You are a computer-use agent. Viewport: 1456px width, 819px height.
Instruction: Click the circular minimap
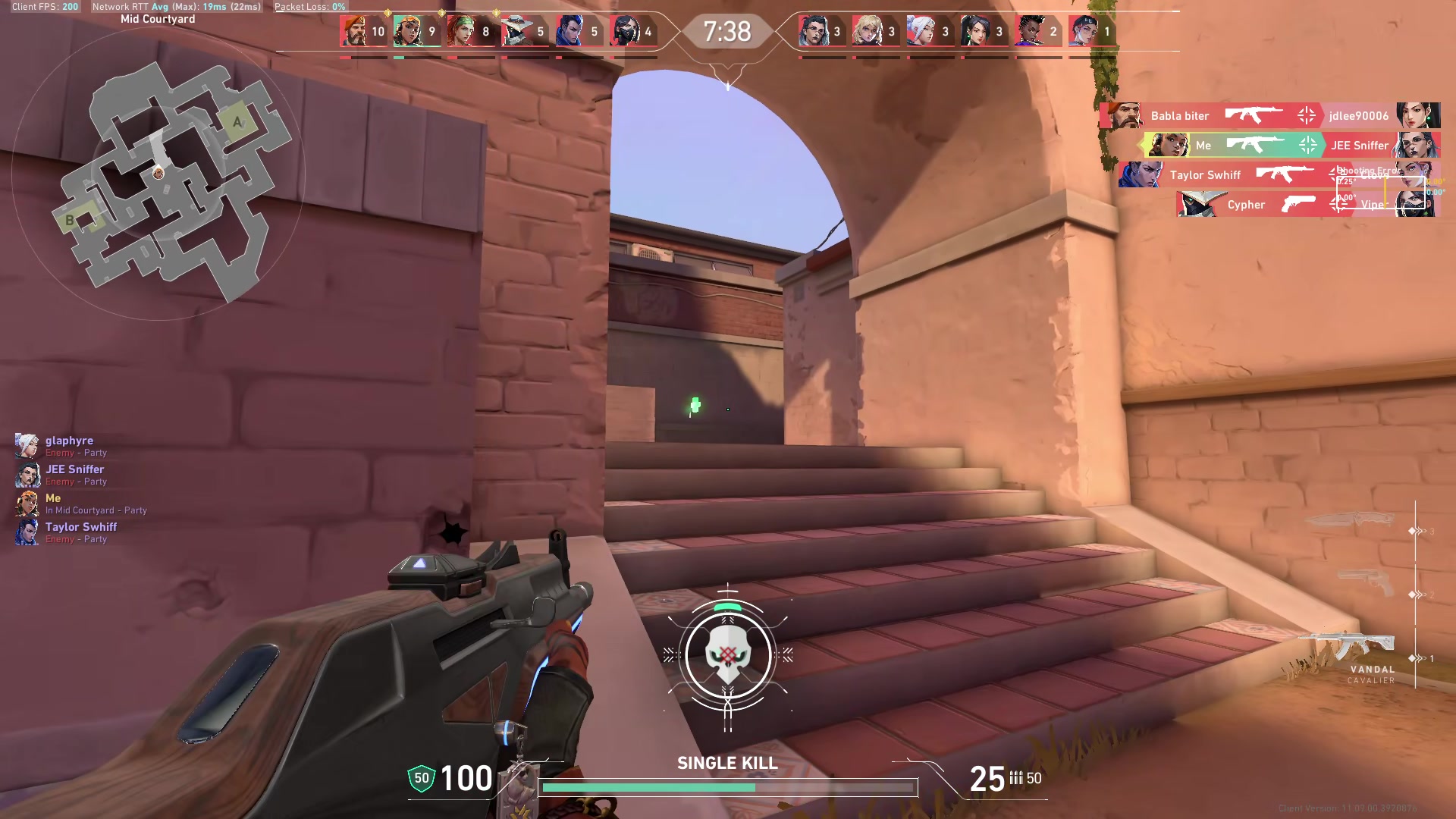tap(158, 174)
